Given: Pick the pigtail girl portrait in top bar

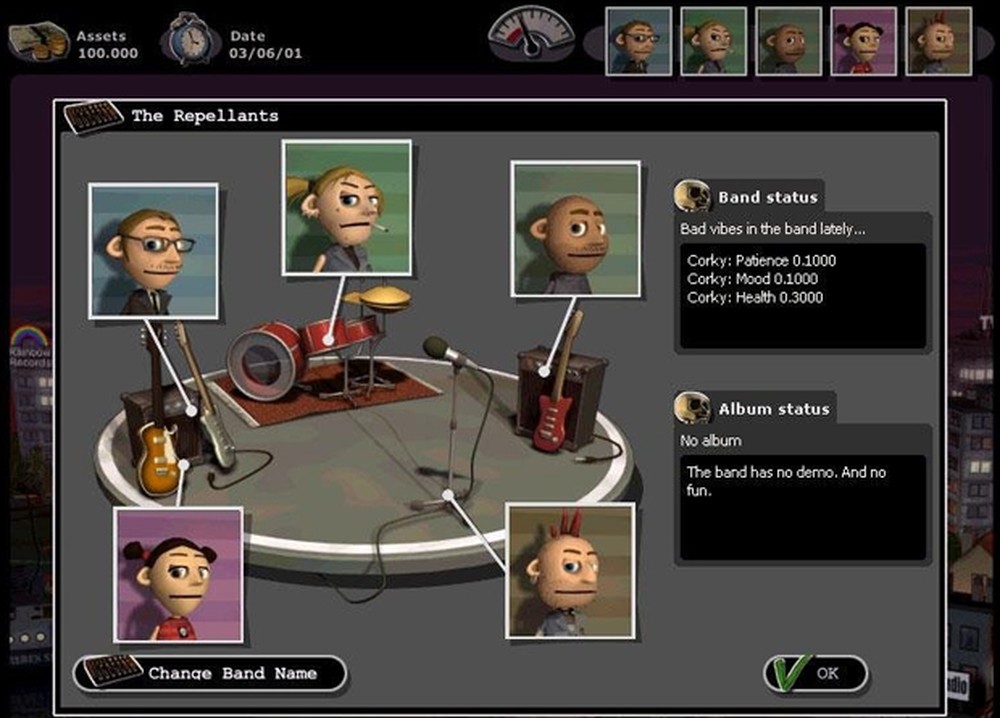Looking at the screenshot, I should (x=864, y=41).
